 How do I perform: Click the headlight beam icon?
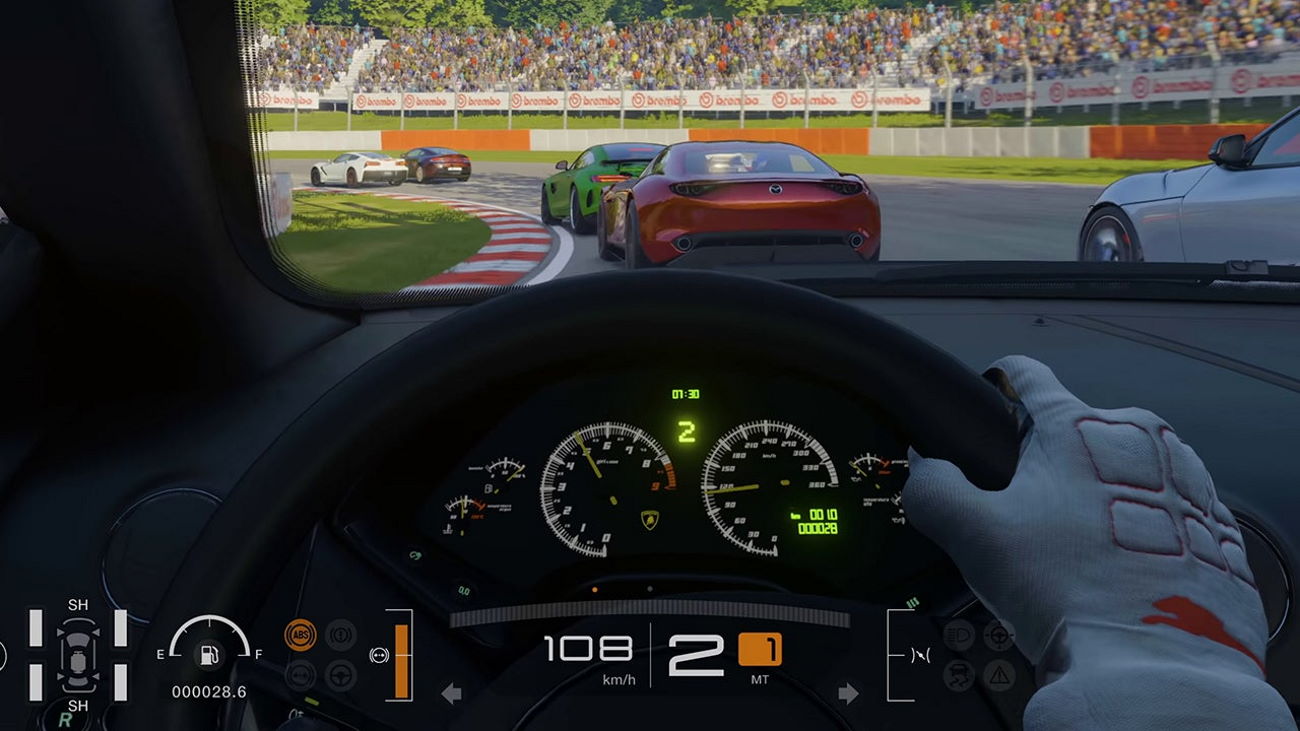tap(959, 634)
